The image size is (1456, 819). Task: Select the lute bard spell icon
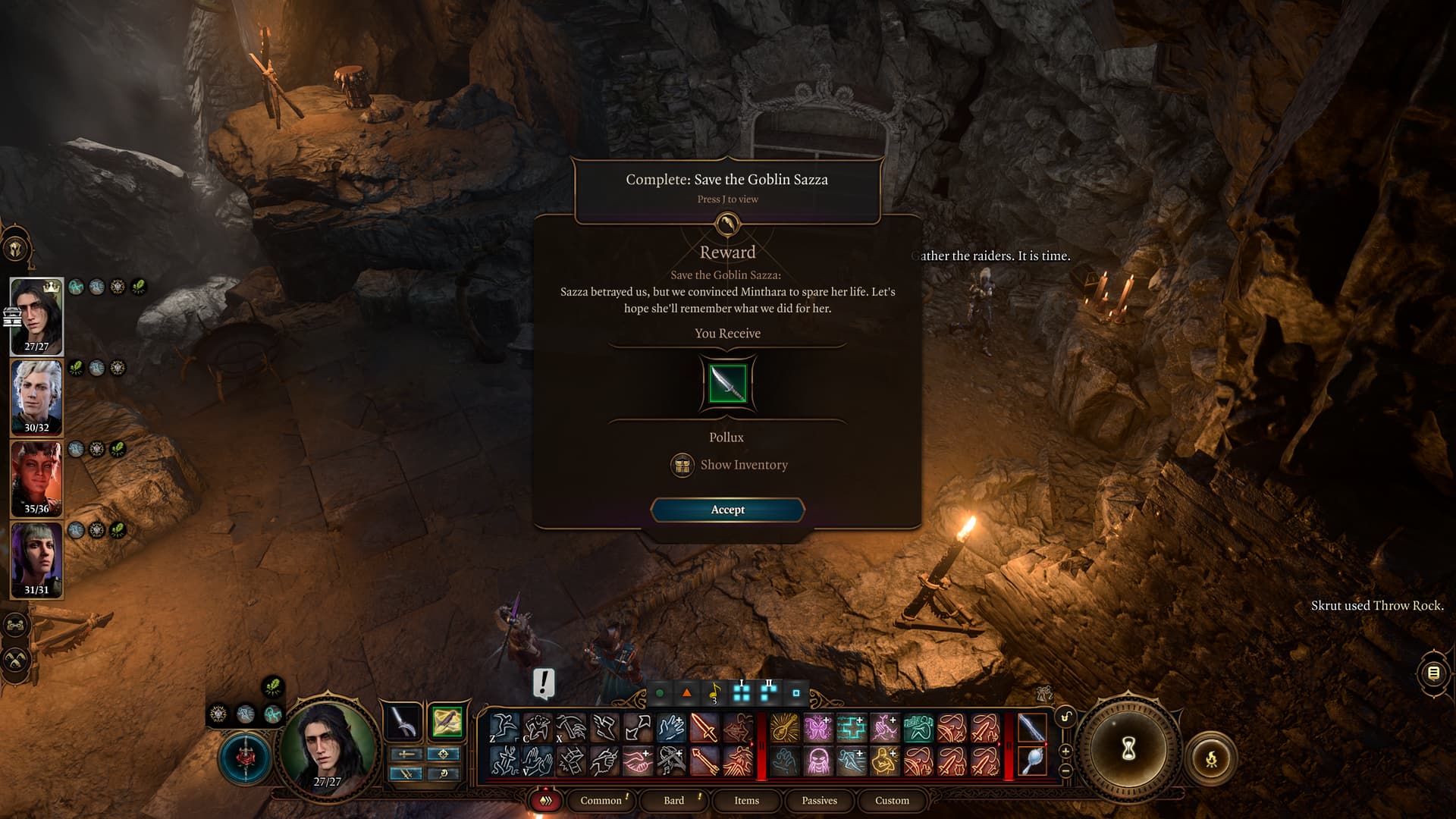(785, 728)
